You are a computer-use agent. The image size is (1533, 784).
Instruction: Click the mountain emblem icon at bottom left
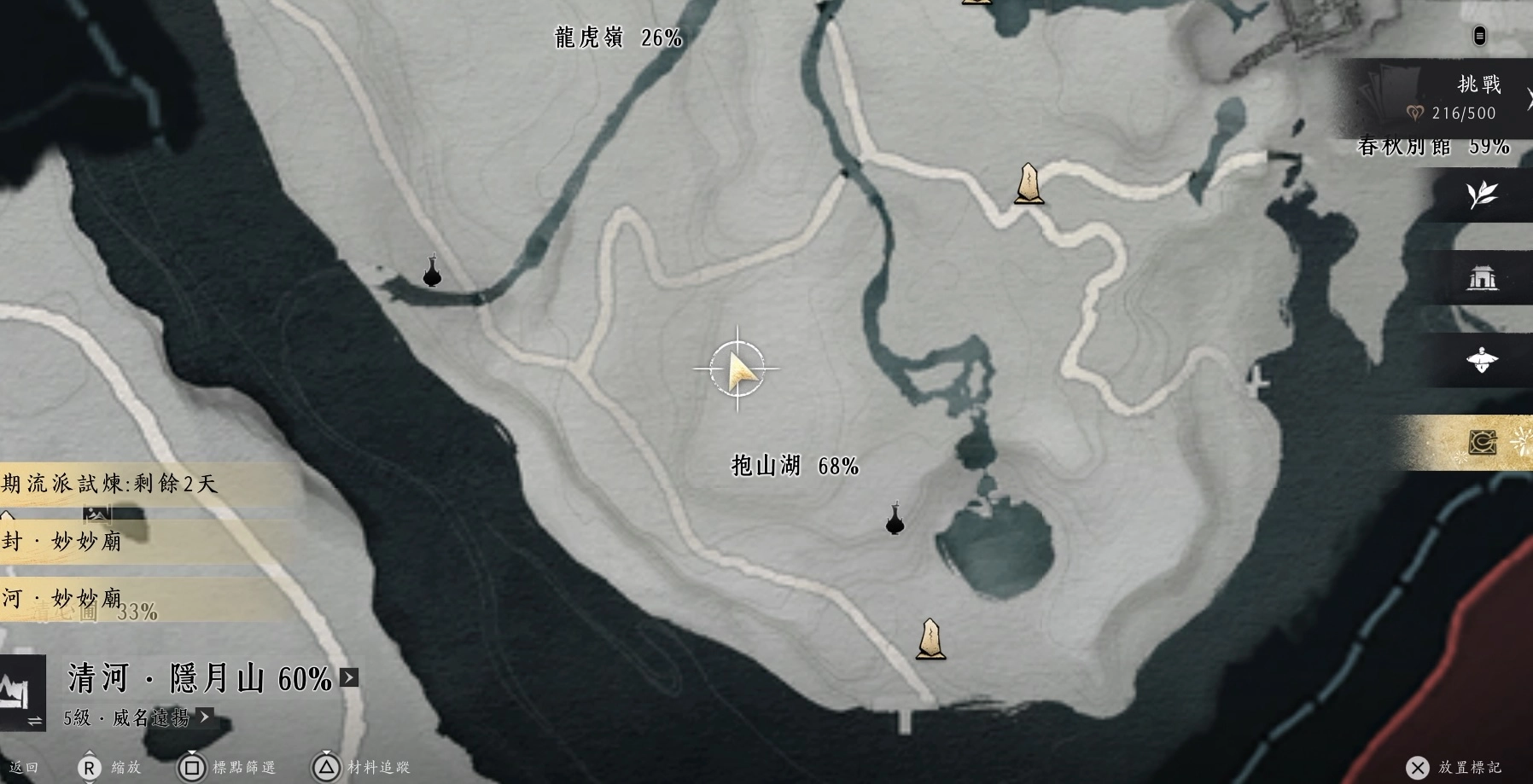point(21,693)
